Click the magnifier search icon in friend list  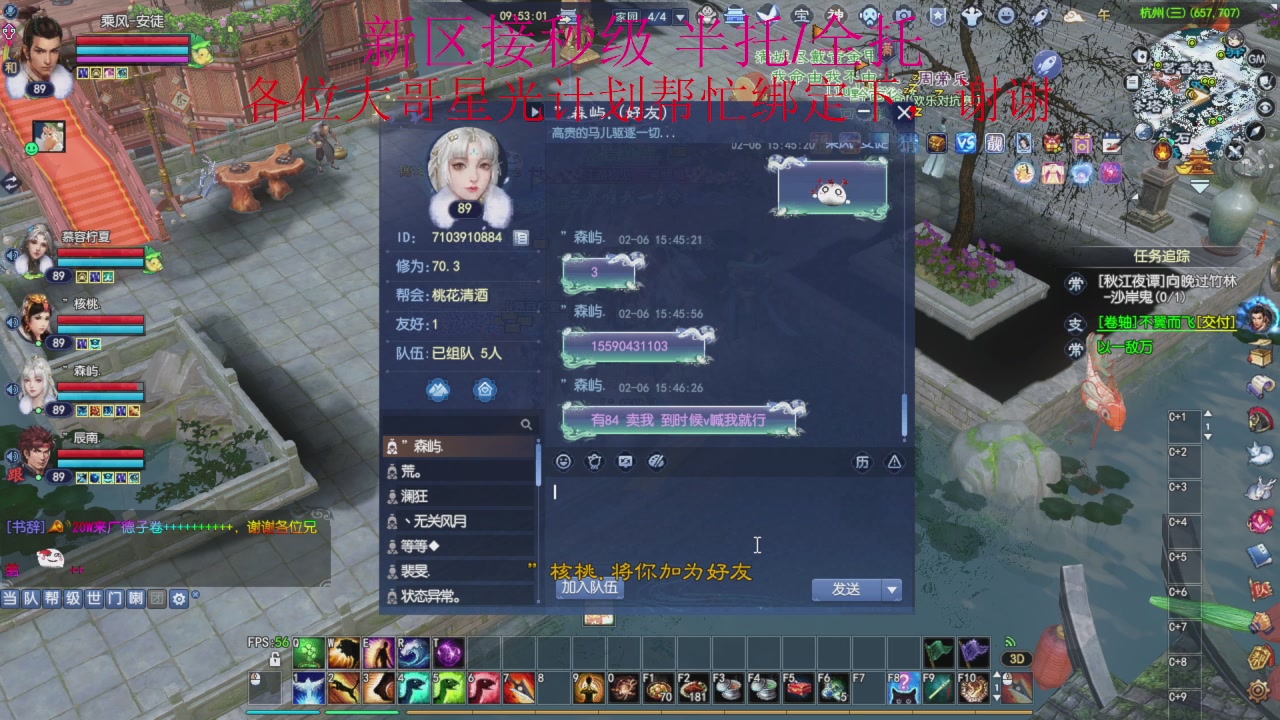pos(527,424)
